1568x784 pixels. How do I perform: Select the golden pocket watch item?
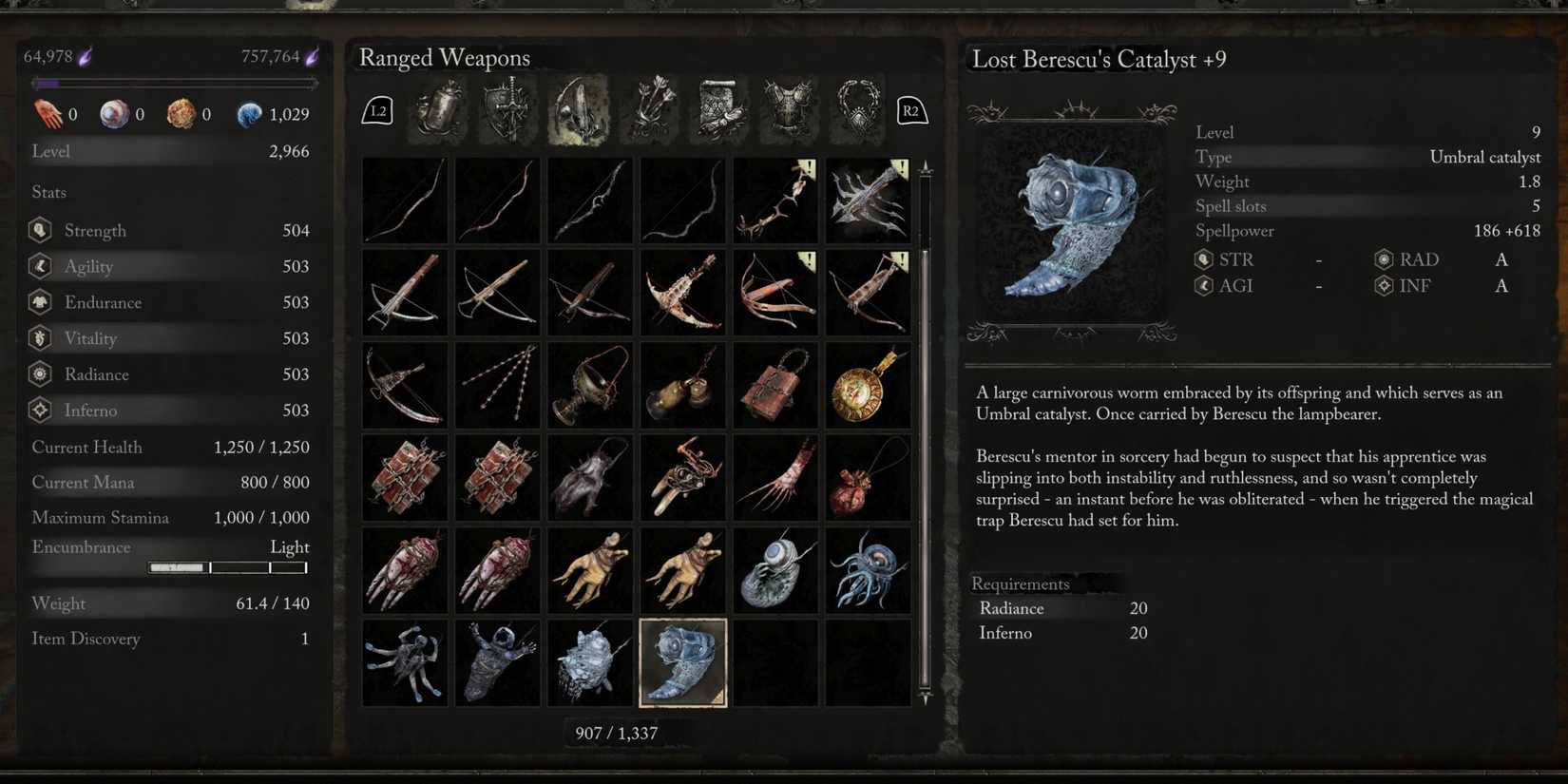click(868, 384)
